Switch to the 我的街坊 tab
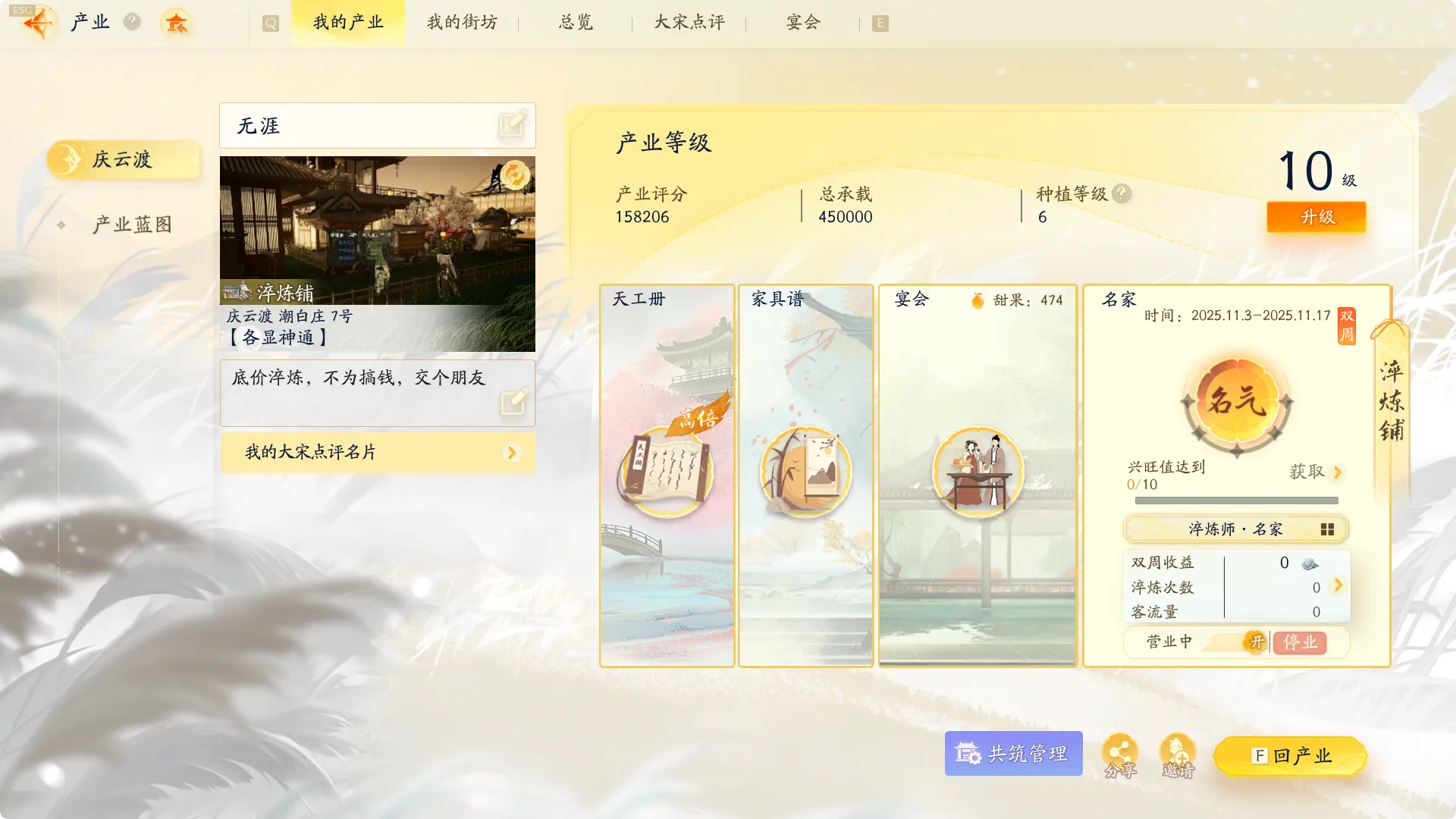 tap(461, 23)
